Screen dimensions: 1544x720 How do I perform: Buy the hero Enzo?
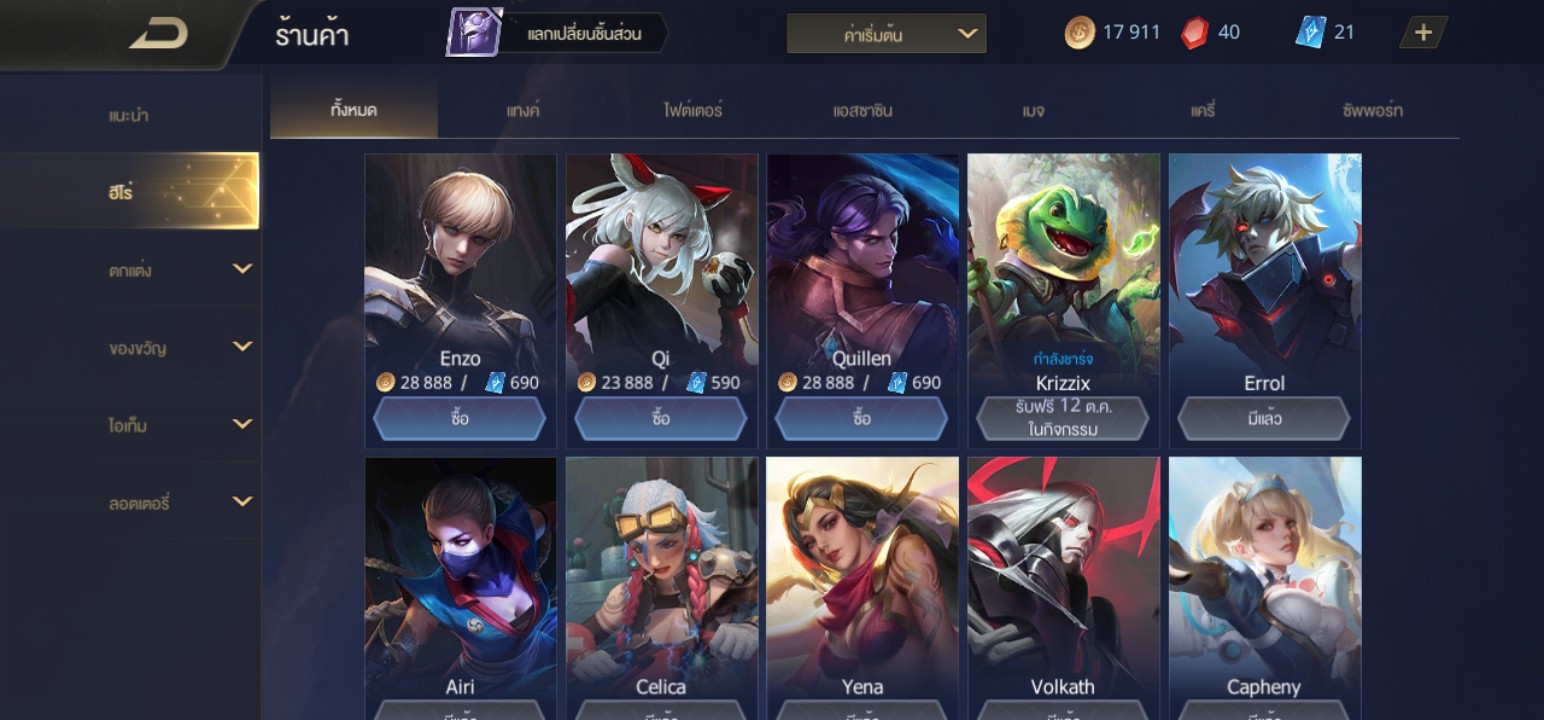(460, 418)
